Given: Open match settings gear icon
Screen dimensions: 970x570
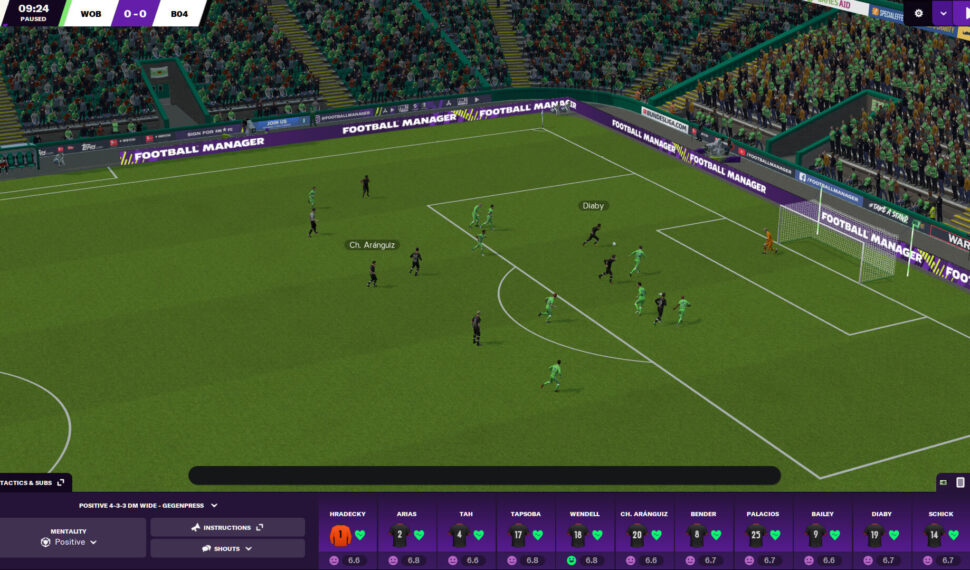Looking at the screenshot, I should tap(919, 13).
